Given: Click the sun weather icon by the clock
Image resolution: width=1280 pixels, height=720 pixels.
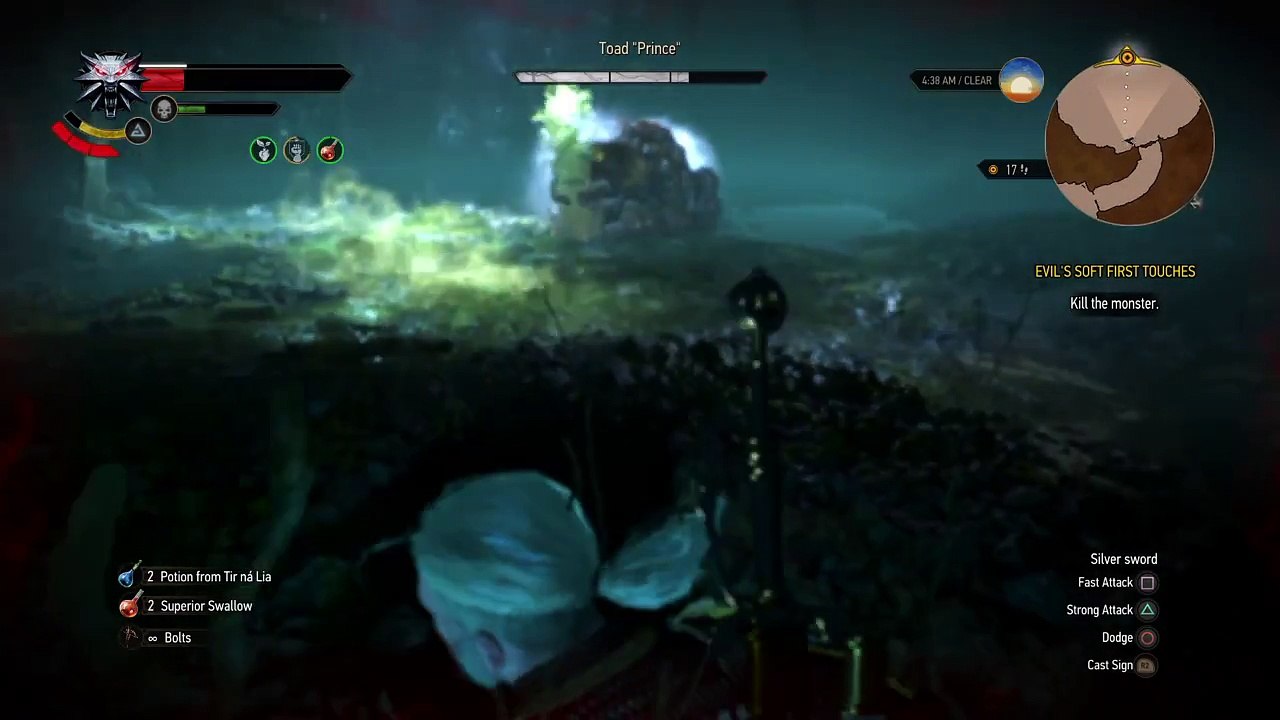Looking at the screenshot, I should [1021, 81].
